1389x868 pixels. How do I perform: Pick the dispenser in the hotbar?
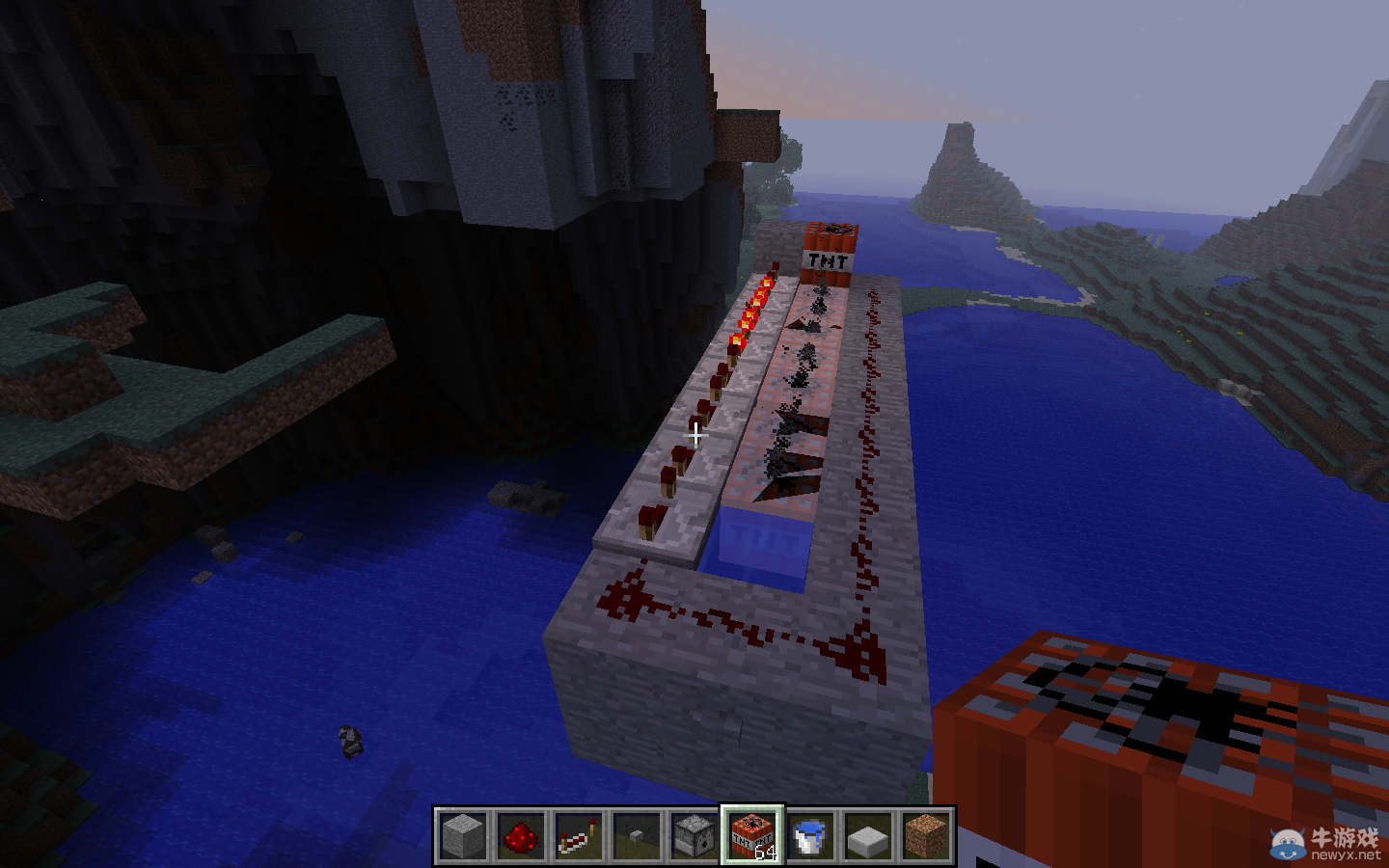pos(694,835)
